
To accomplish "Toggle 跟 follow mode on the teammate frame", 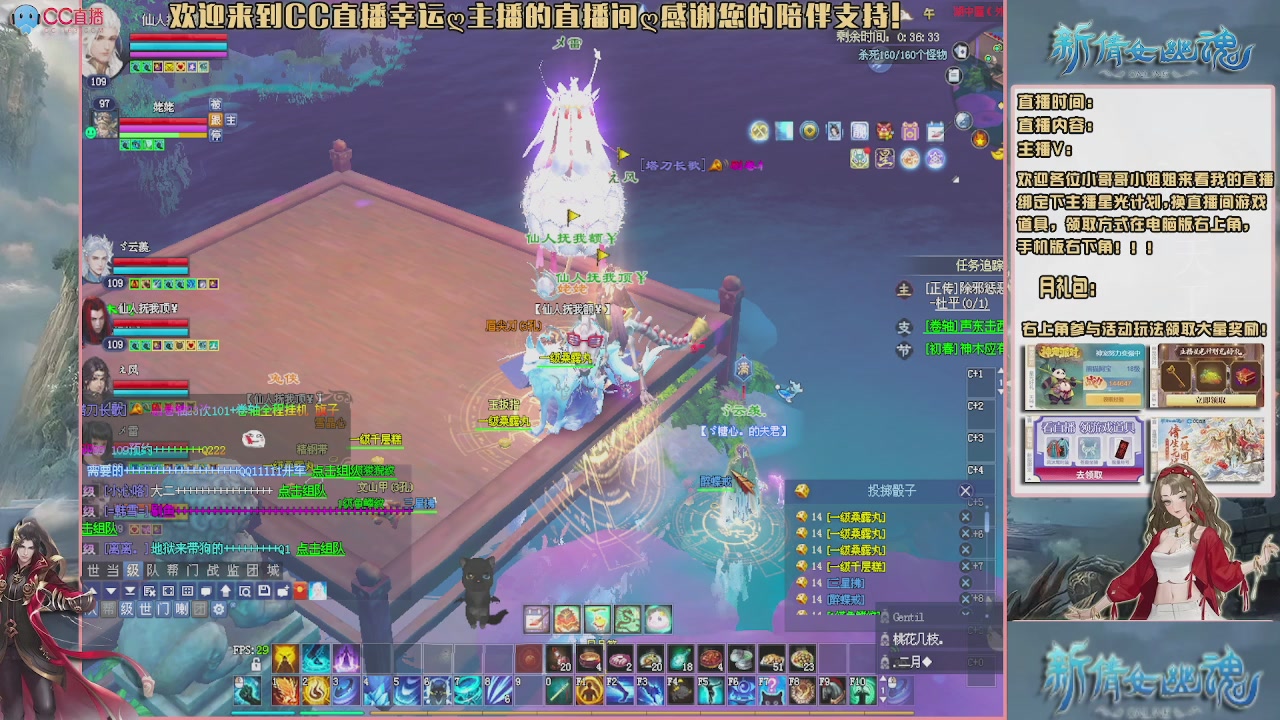I will coord(216,121).
